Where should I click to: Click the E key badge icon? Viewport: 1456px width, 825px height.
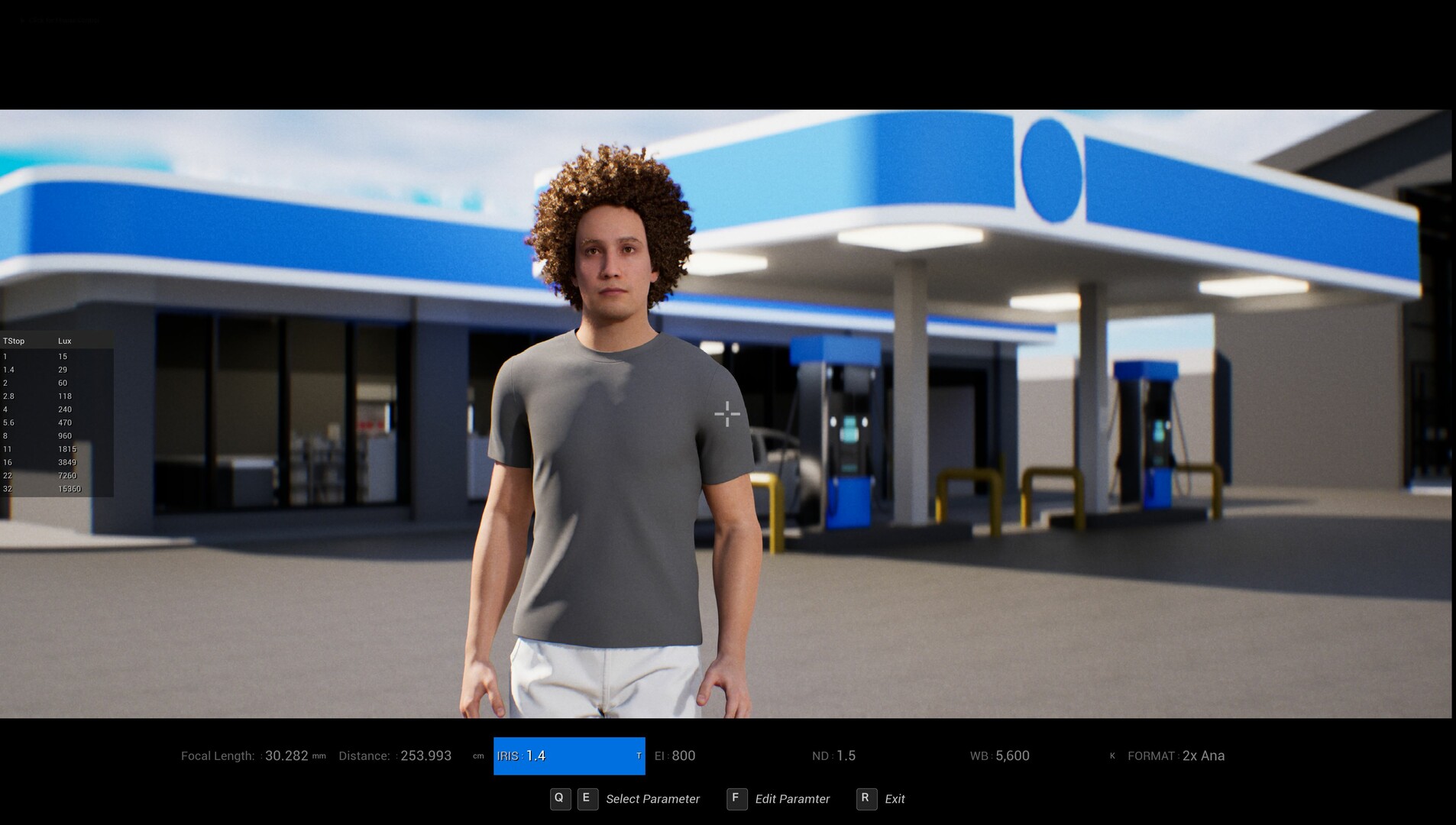587,798
